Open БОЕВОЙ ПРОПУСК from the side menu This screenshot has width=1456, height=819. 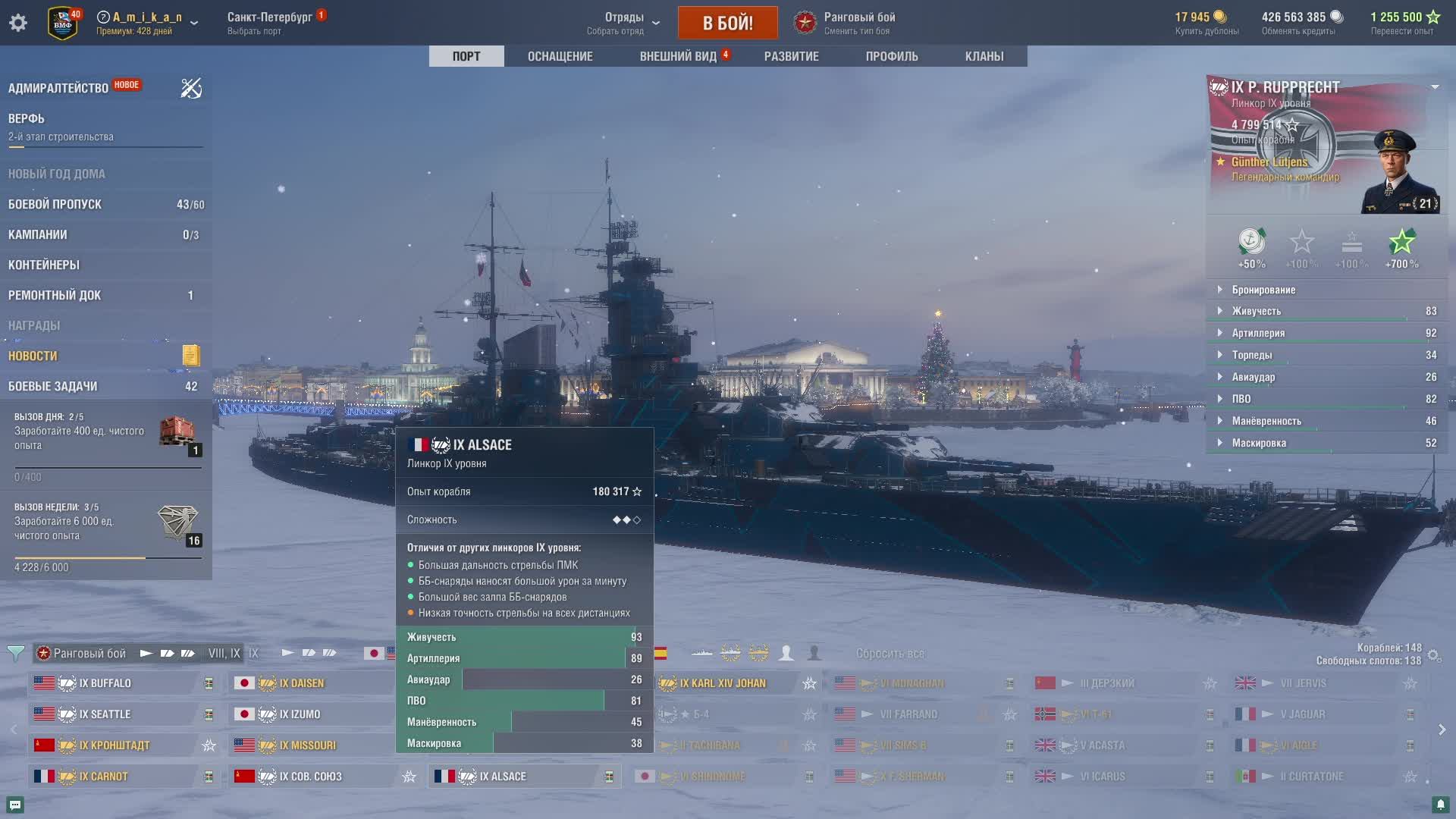point(55,204)
